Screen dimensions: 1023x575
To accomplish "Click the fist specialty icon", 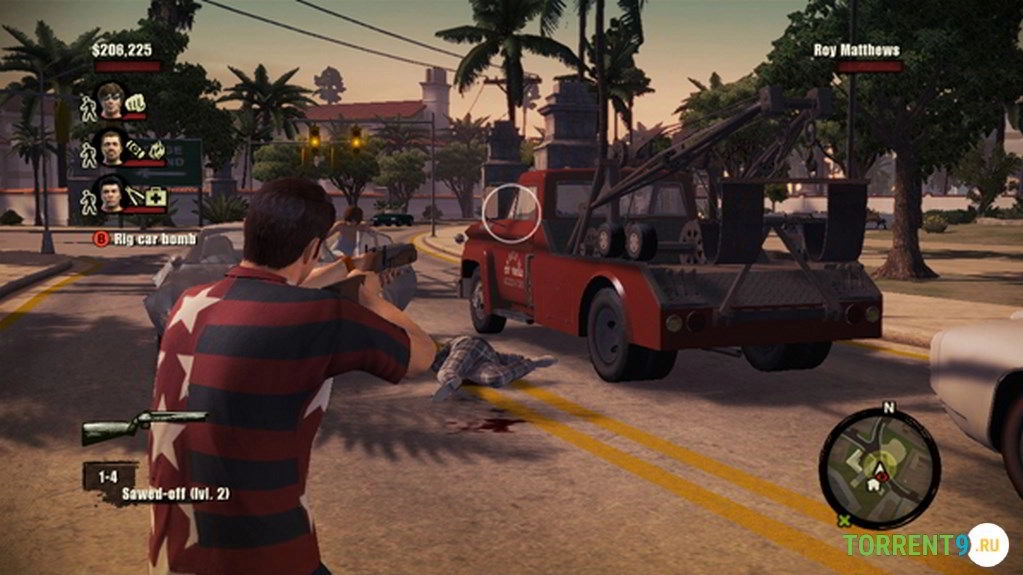I will [x=137, y=101].
